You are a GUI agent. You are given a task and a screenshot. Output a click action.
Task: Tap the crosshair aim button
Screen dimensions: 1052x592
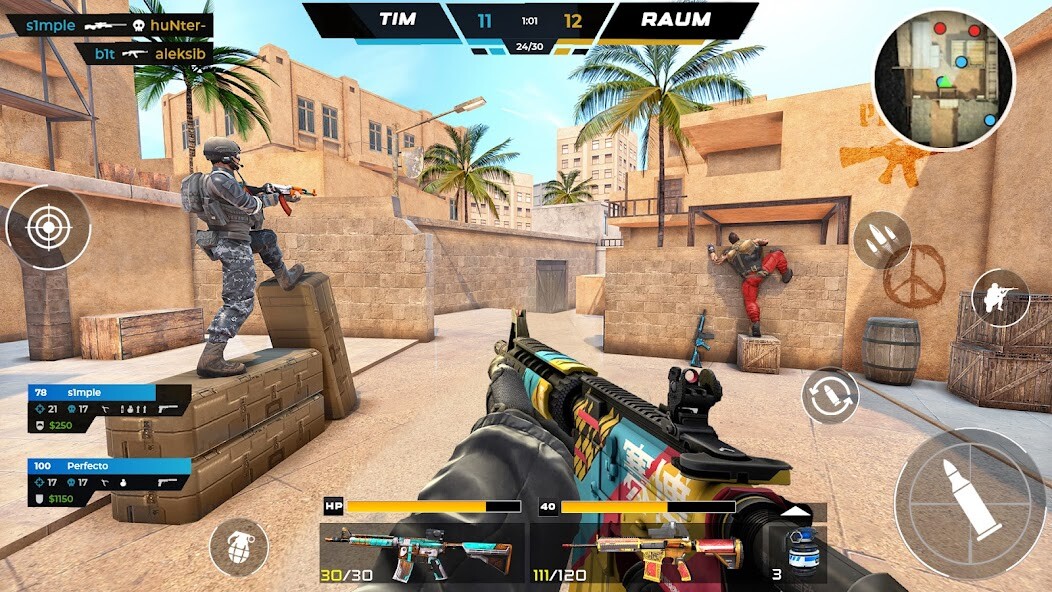pos(48,228)
